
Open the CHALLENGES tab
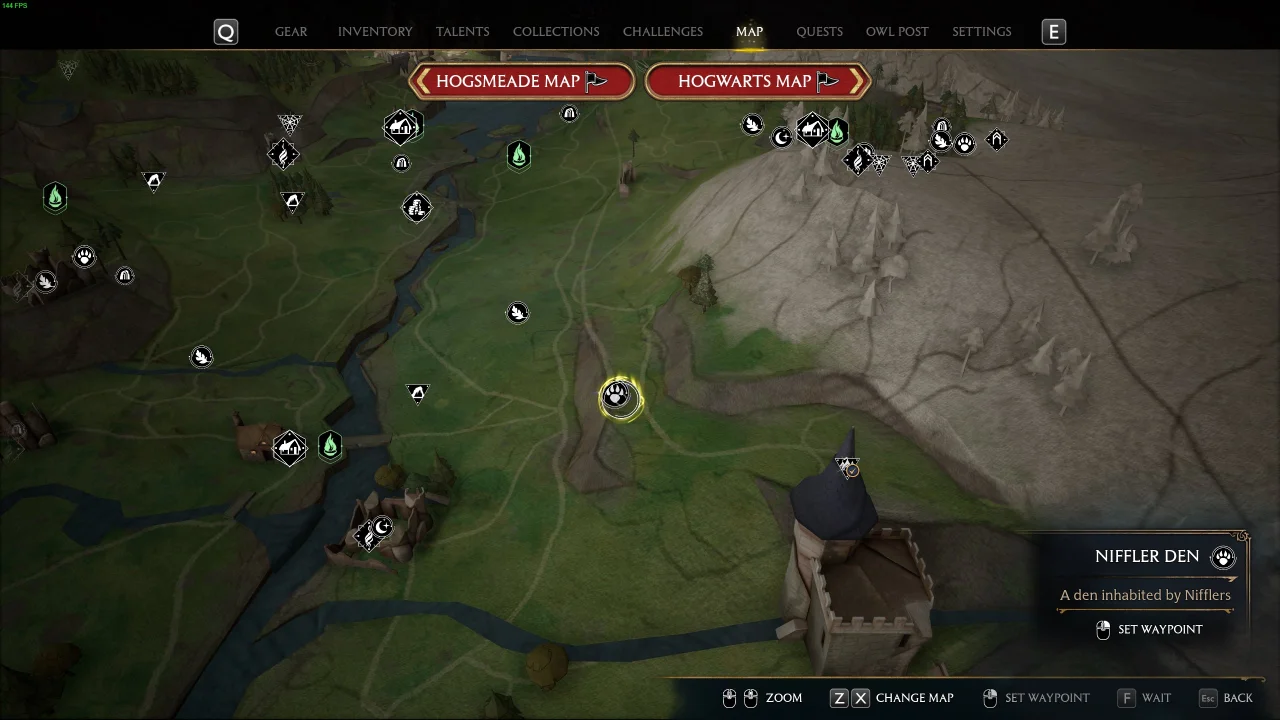[662, 31]
